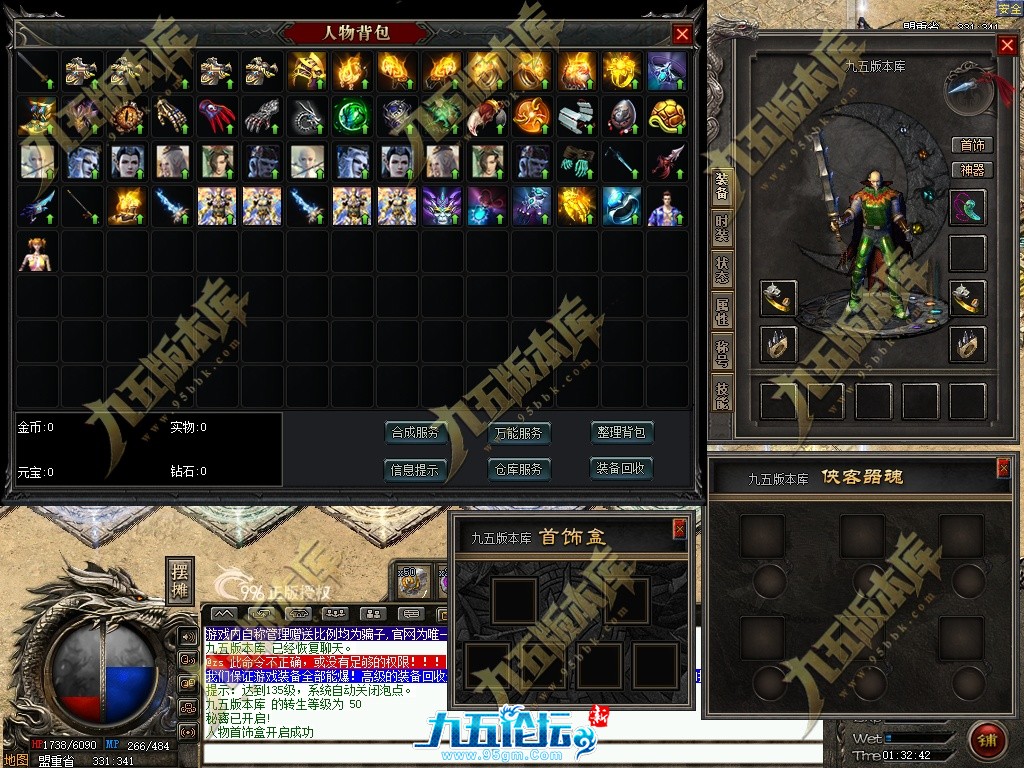Open 合成服务 synthesis service
The width and height of the screenshot is (1024, 768).
(415, 433)
